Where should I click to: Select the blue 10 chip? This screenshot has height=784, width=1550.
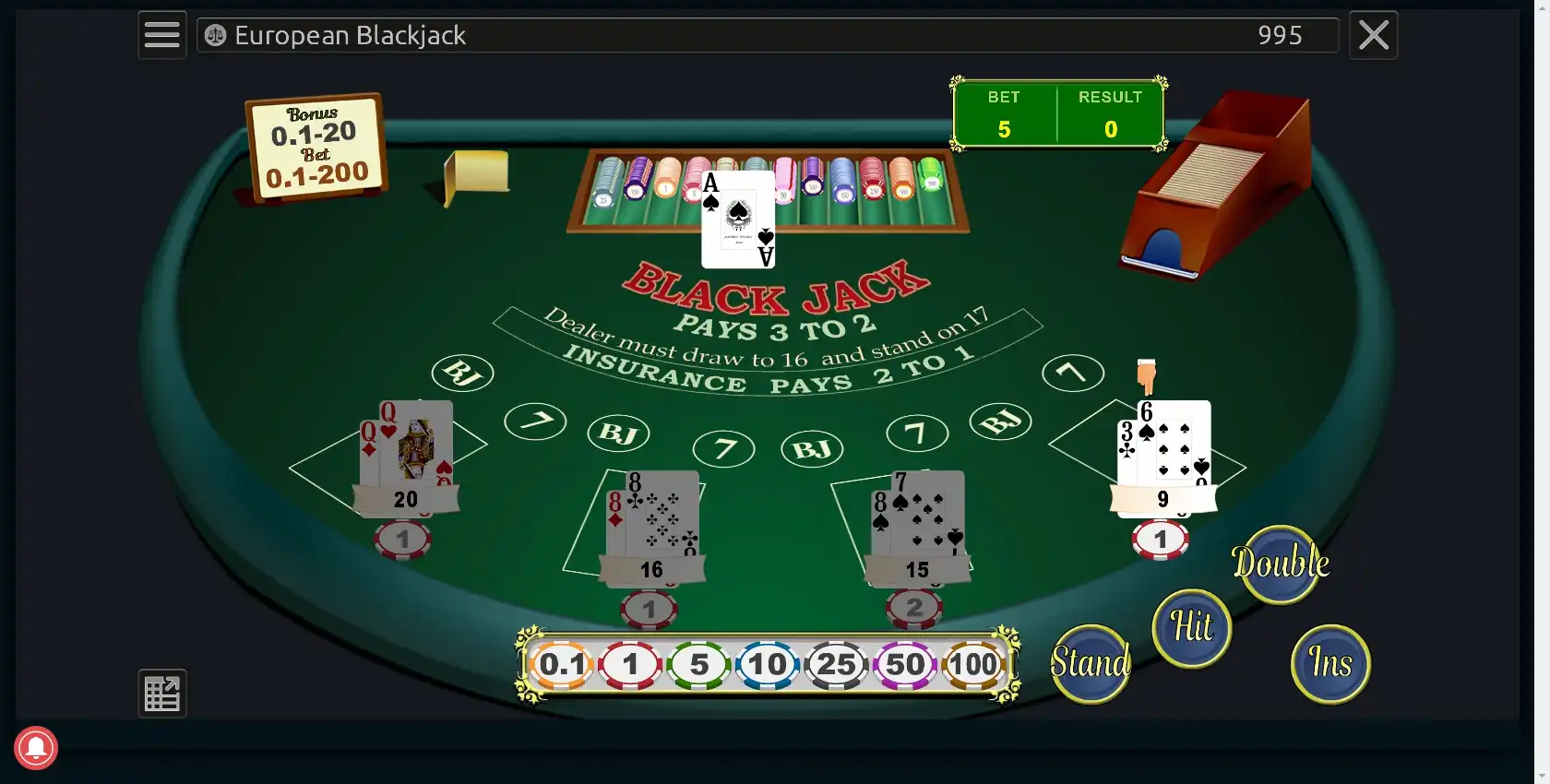[x=768, y=664]
